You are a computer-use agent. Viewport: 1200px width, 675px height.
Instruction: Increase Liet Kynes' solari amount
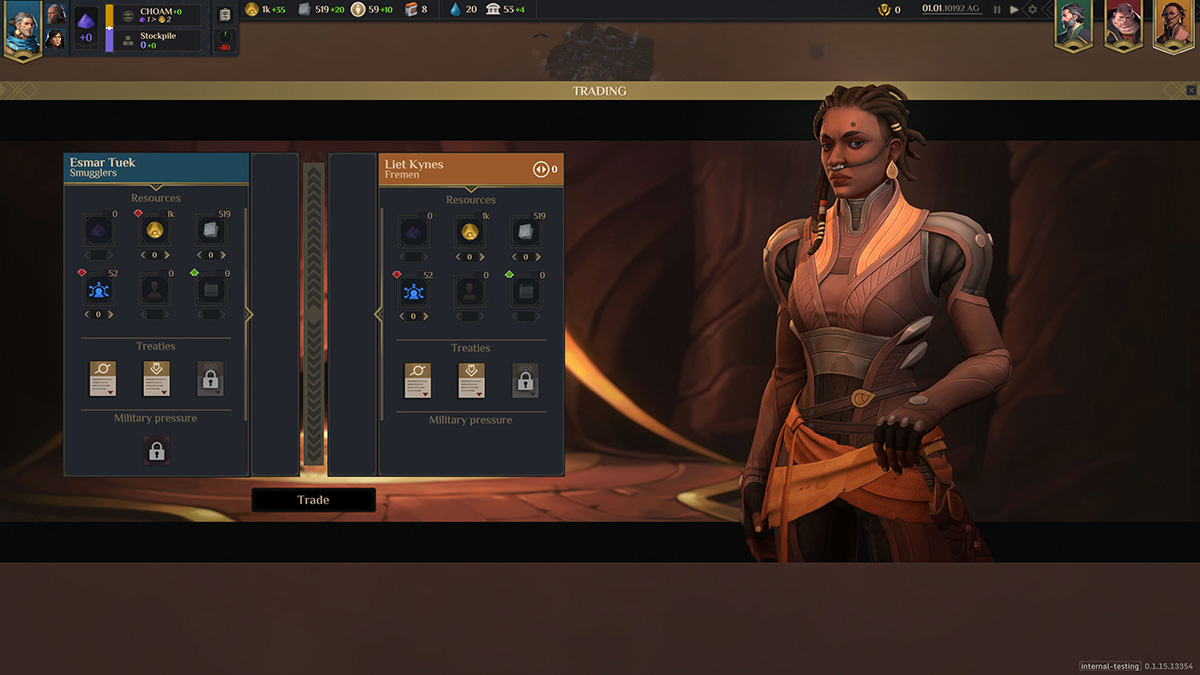pyautogui.click(x=483, y=257)
